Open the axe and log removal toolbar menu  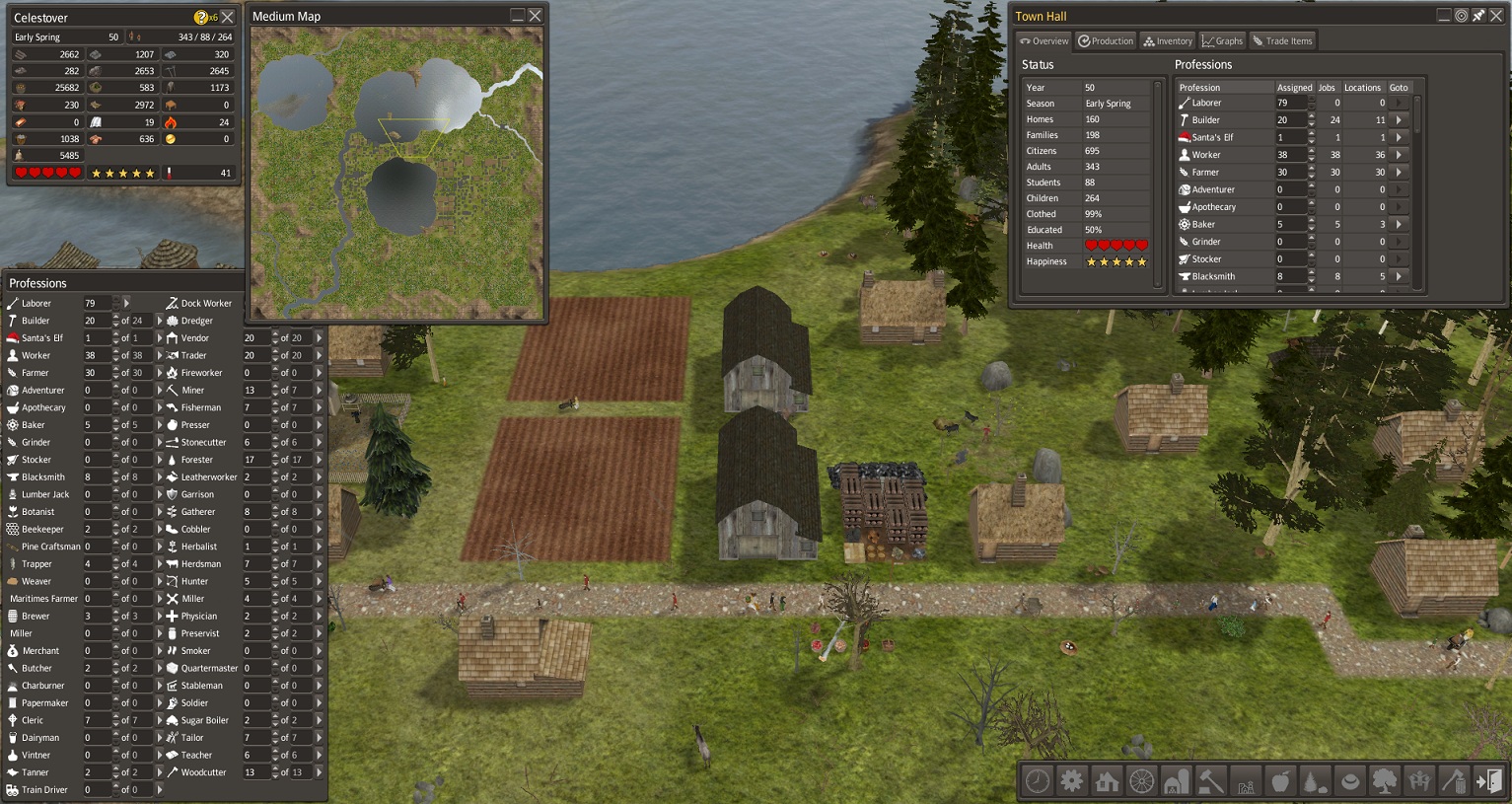1454,781
